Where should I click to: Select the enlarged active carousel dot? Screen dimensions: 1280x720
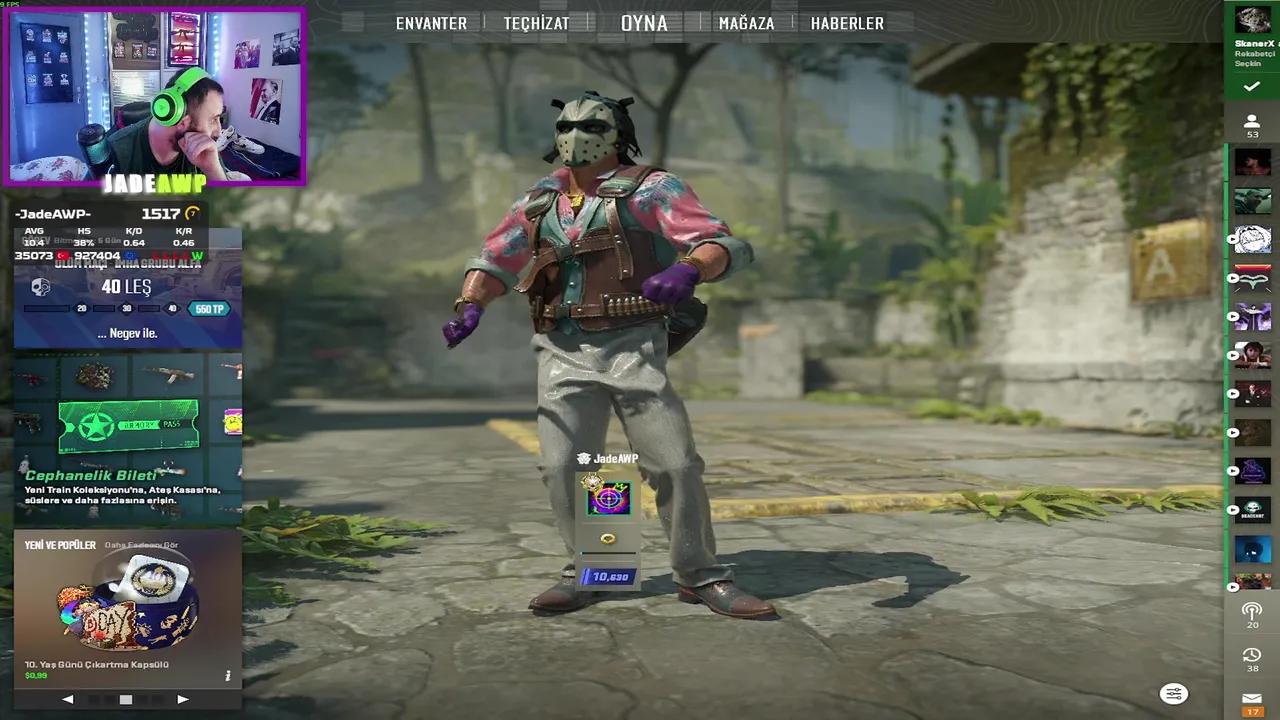pos(126,700)
